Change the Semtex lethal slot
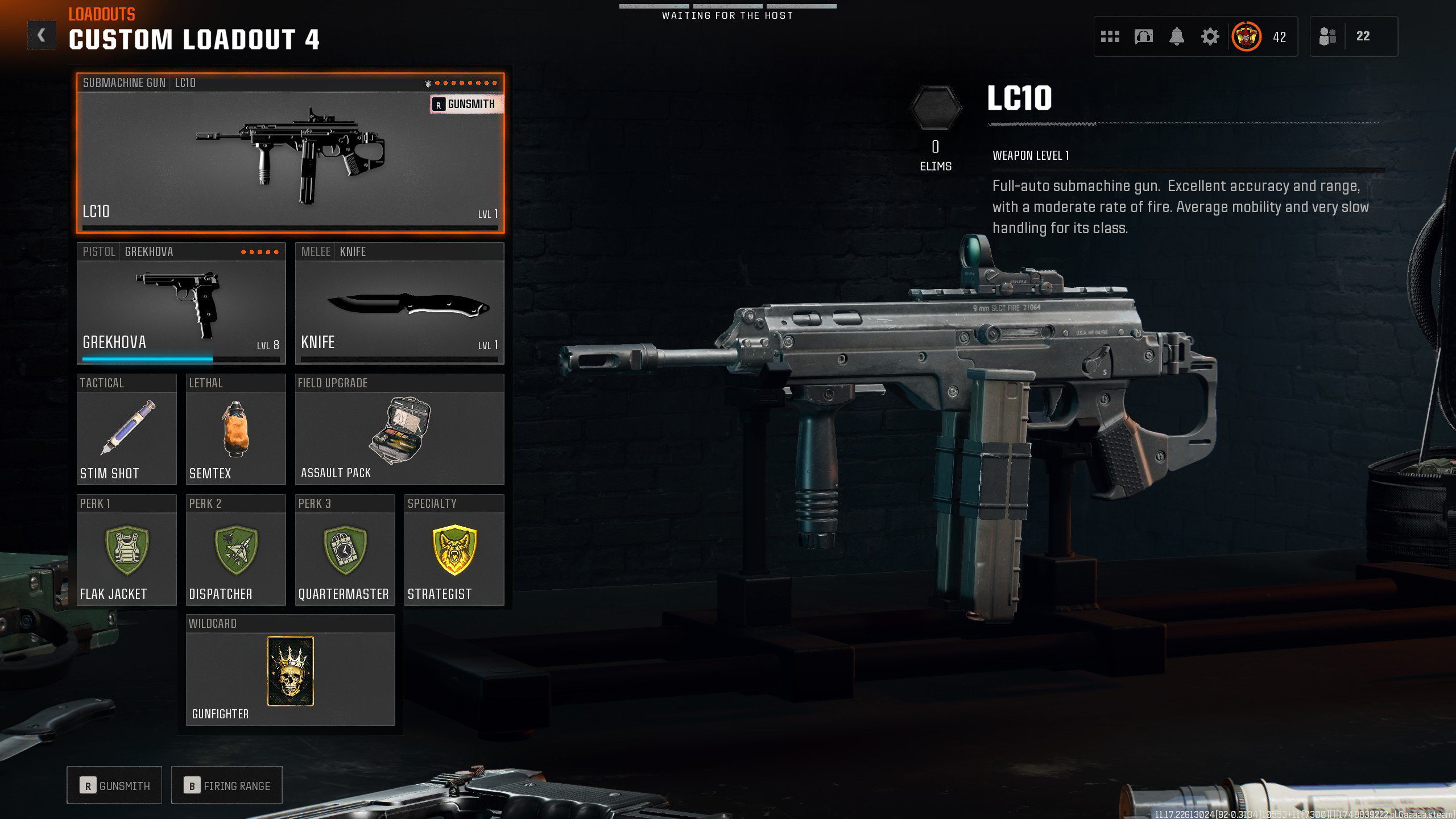 point(235,430)
